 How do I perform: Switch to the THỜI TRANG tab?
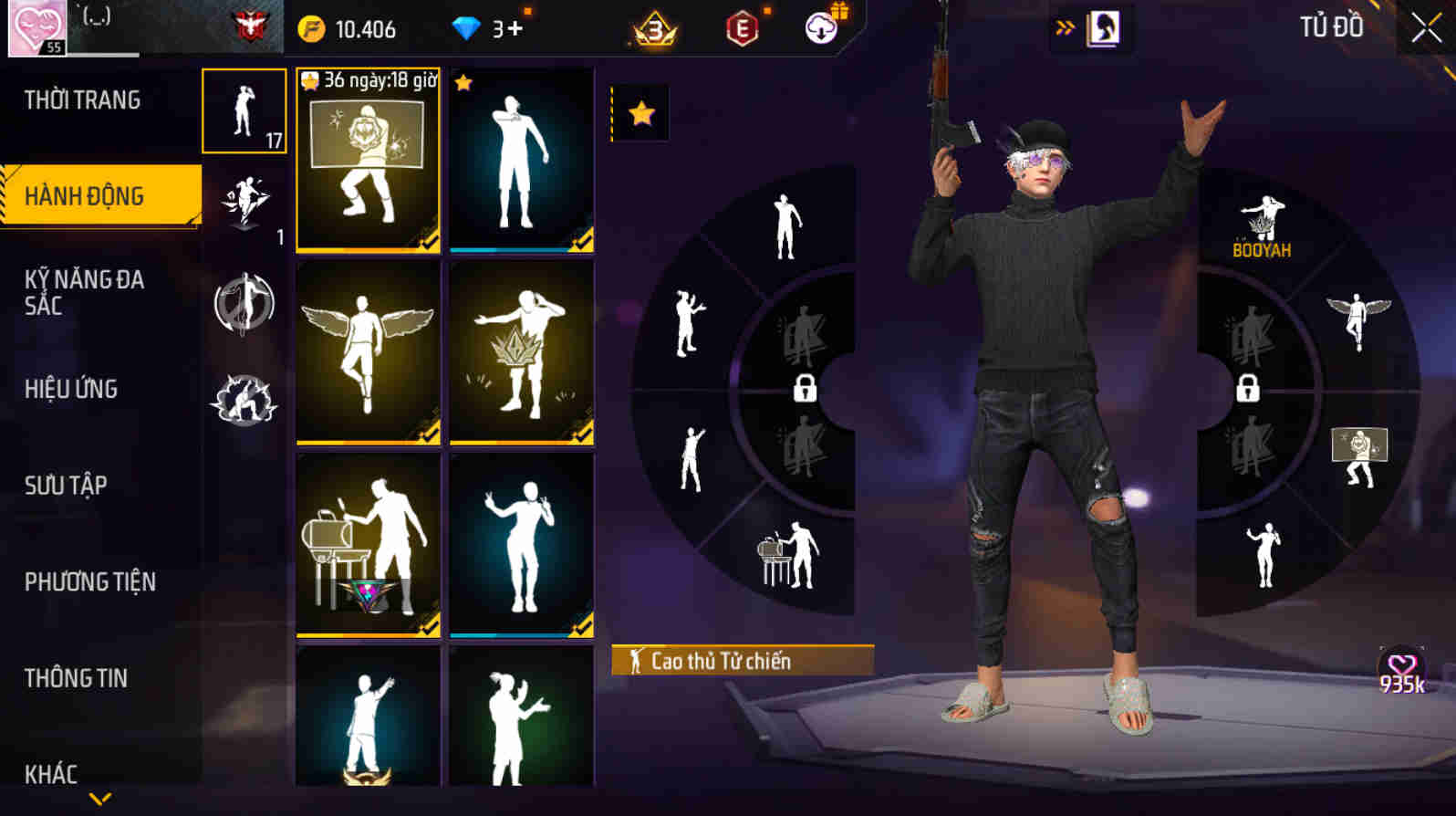[83, 99]
